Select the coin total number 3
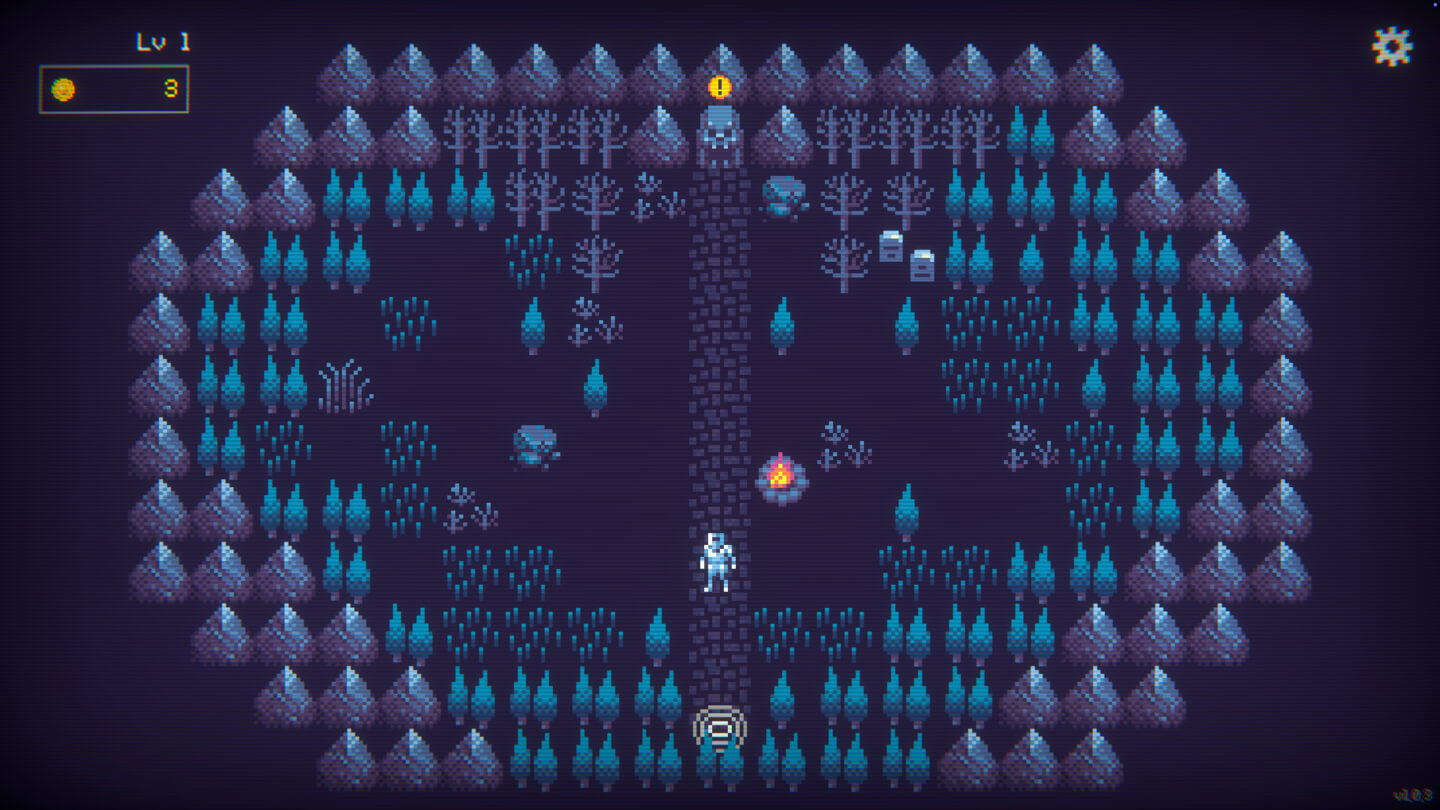This screenshot has width=1440, height=810. 170,88
